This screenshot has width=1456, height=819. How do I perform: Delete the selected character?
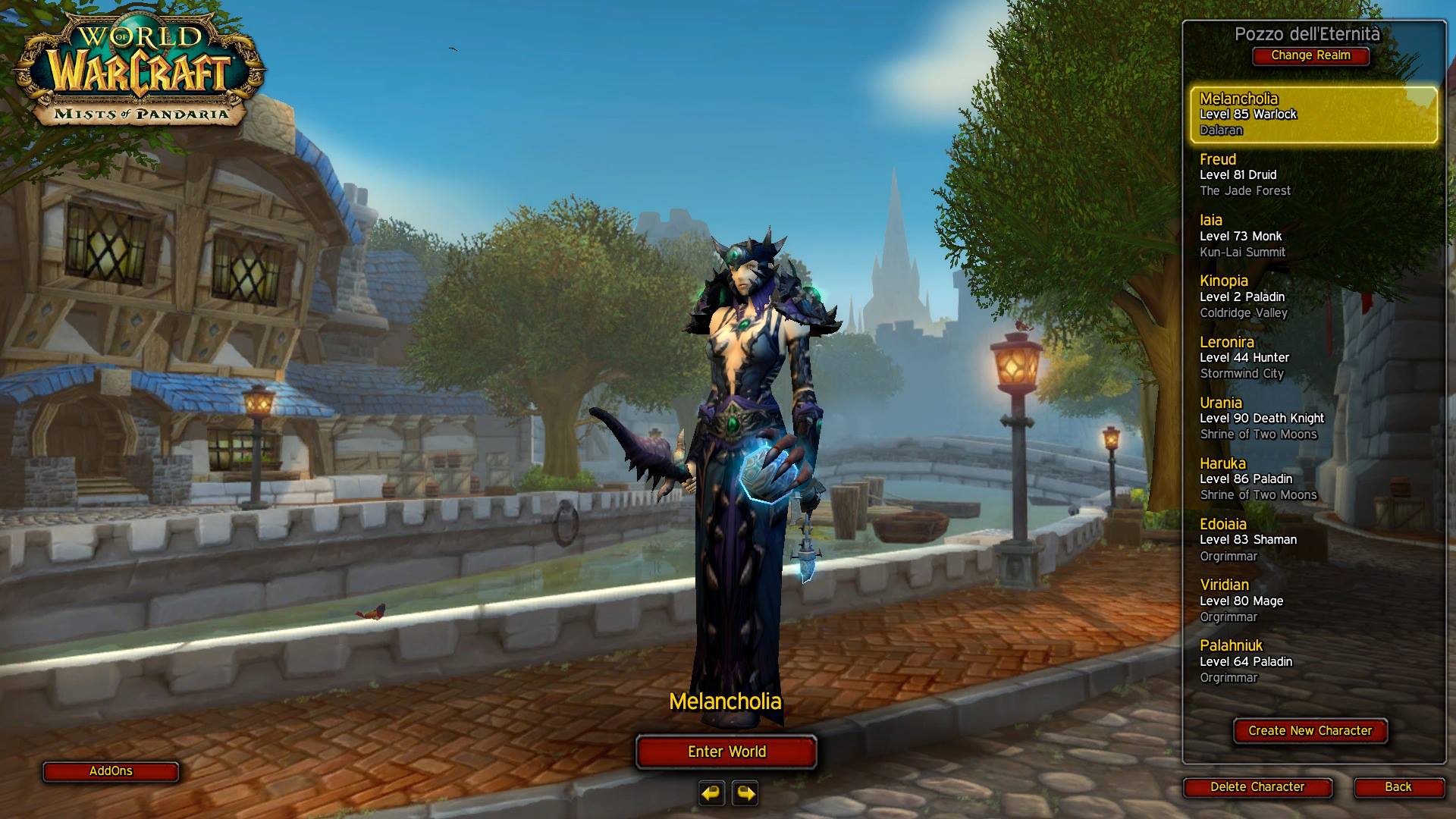(1257, 787)
